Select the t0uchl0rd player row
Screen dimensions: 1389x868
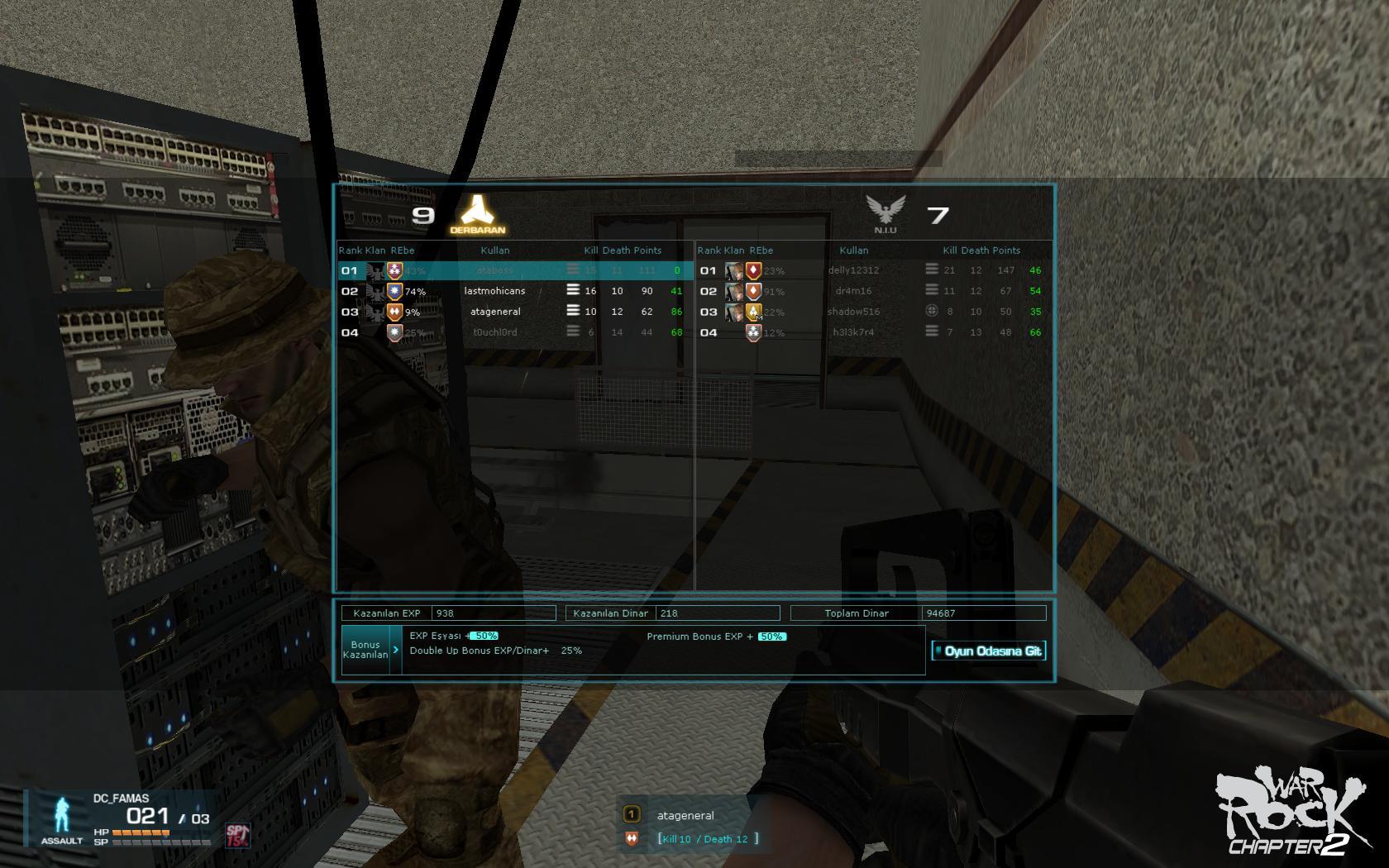coord(494,332)
